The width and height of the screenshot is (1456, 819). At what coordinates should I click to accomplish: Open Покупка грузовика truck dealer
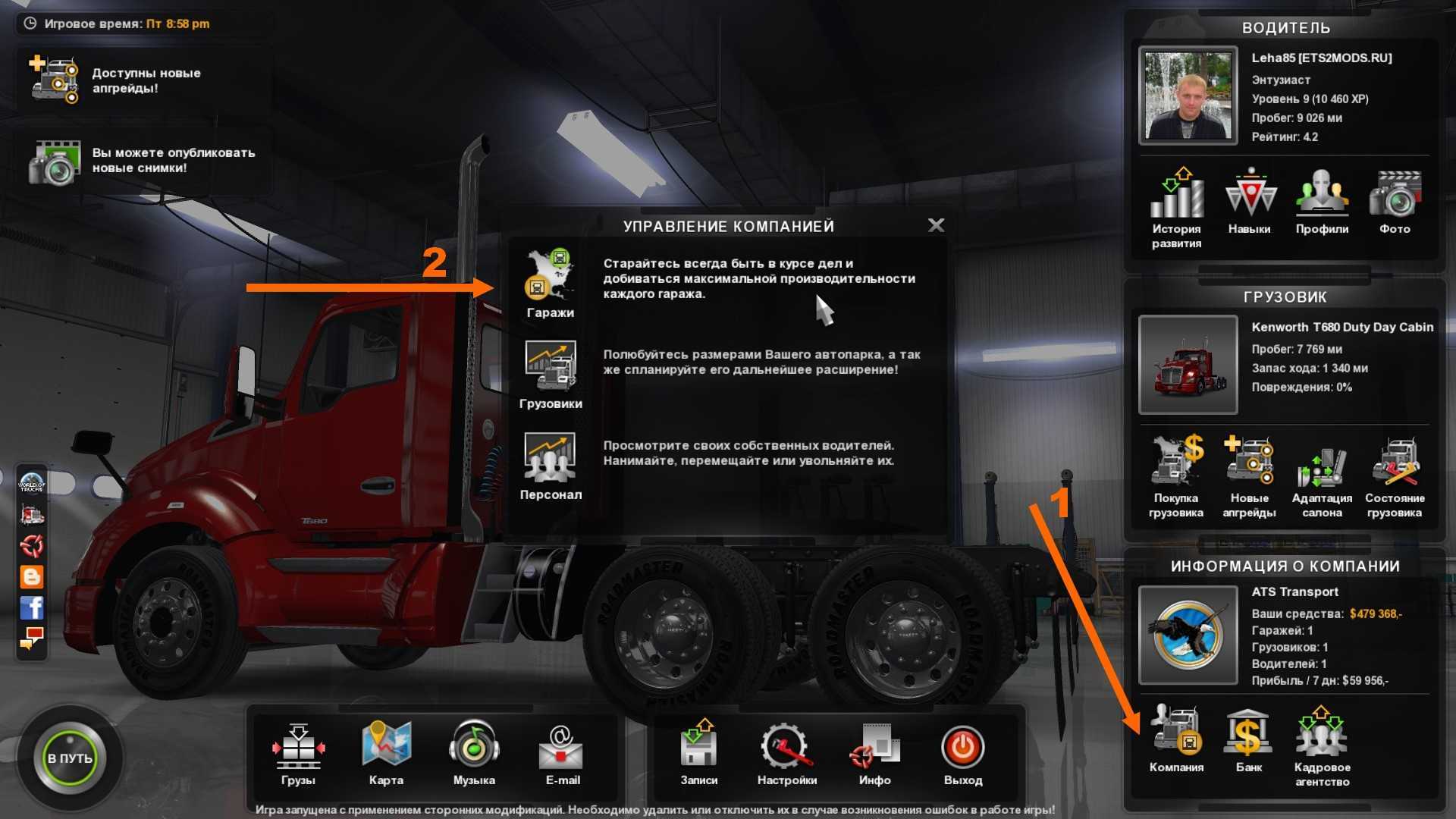(x=1175, y=474)
